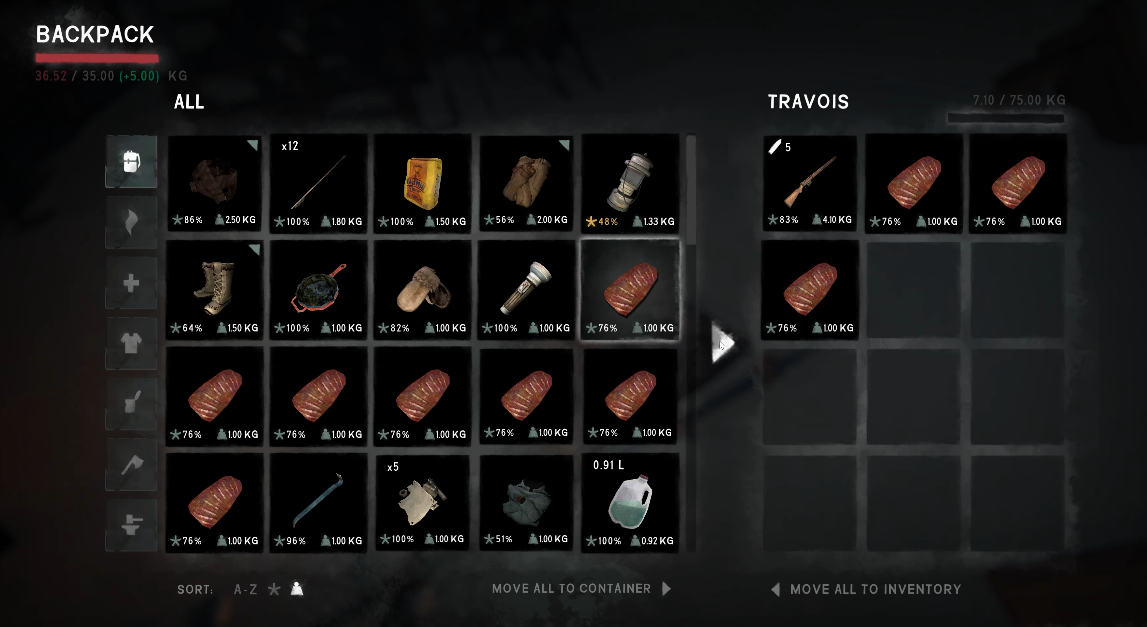1147x627 pixels.
Task: Click Move All to Container
Action: coord(580,589)
